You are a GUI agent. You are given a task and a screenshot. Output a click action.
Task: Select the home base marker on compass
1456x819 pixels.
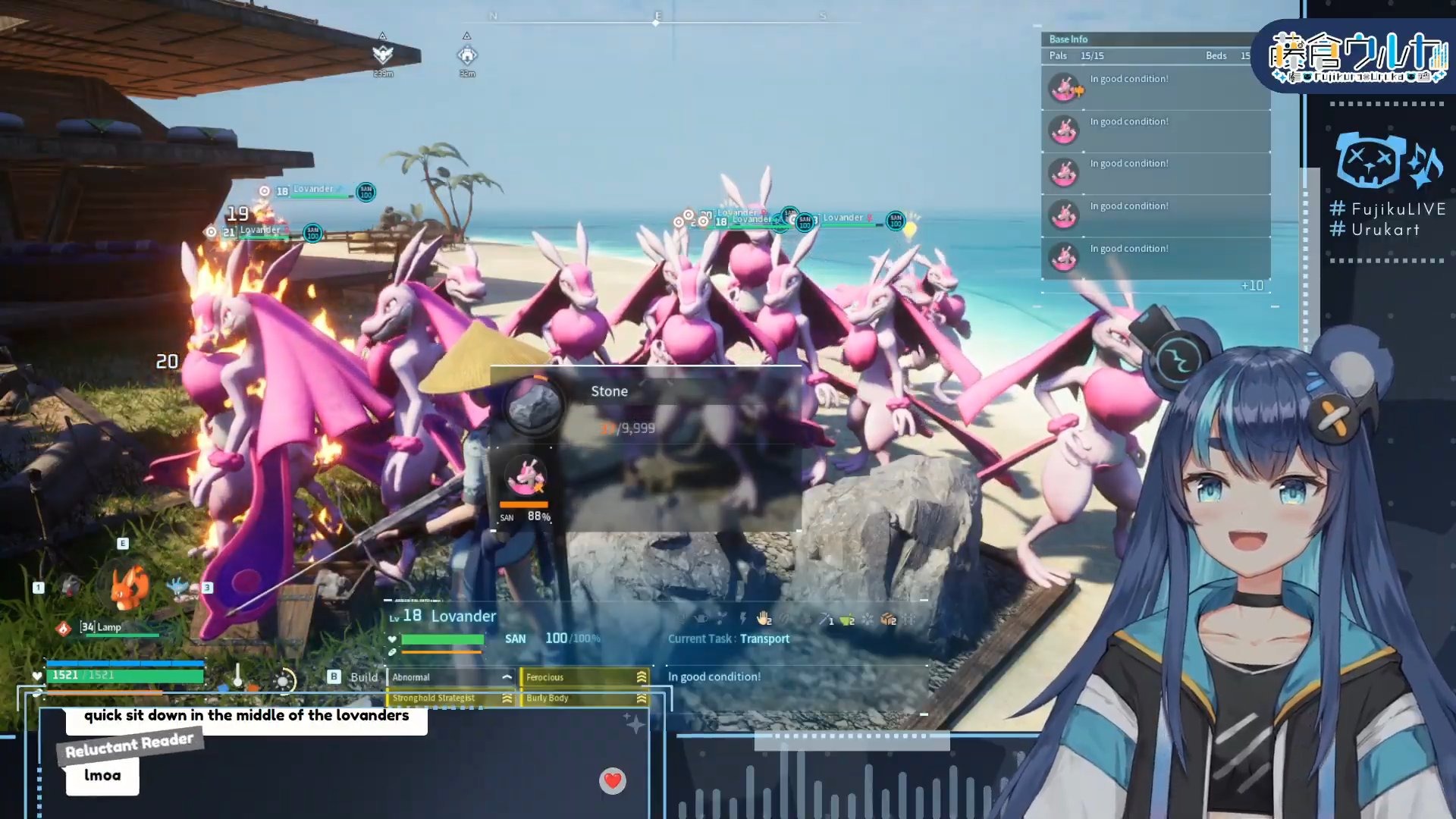coord(467,55)
